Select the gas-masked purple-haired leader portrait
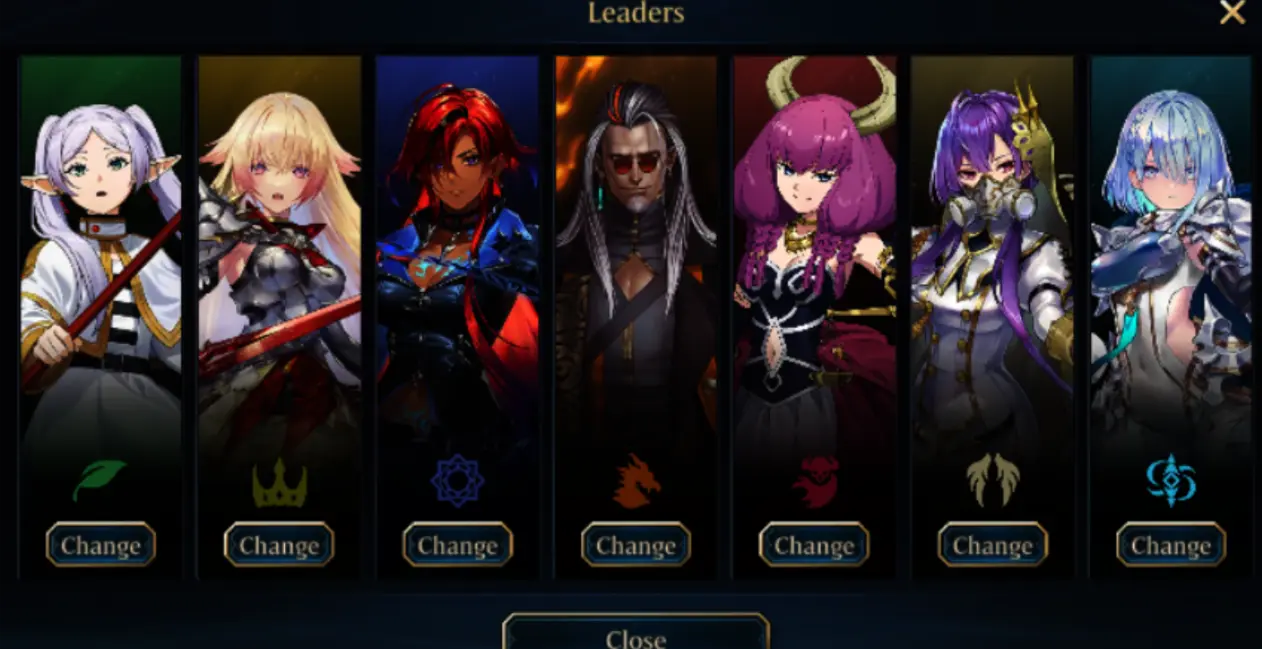Viewport: 1262px width, 649px height. click(992, 250)
